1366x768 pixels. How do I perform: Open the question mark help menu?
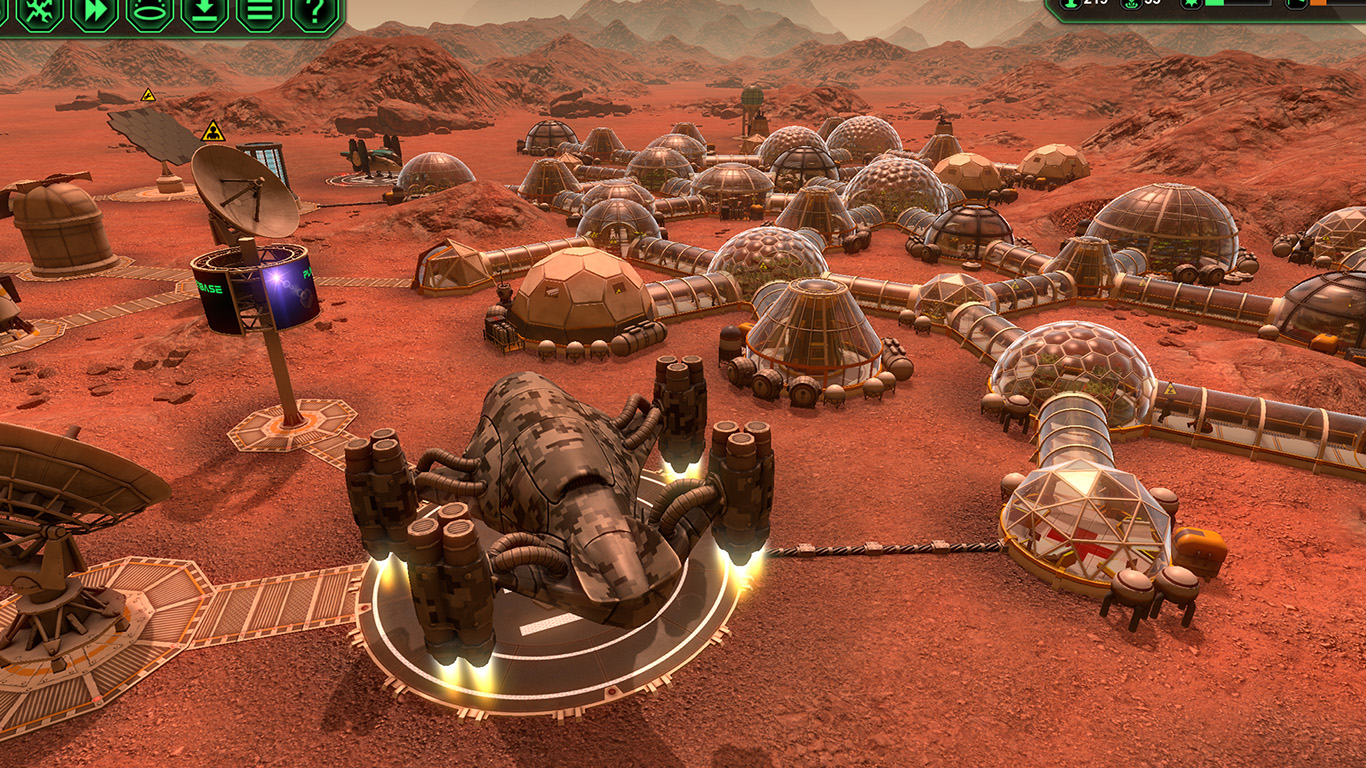(312, 14)
